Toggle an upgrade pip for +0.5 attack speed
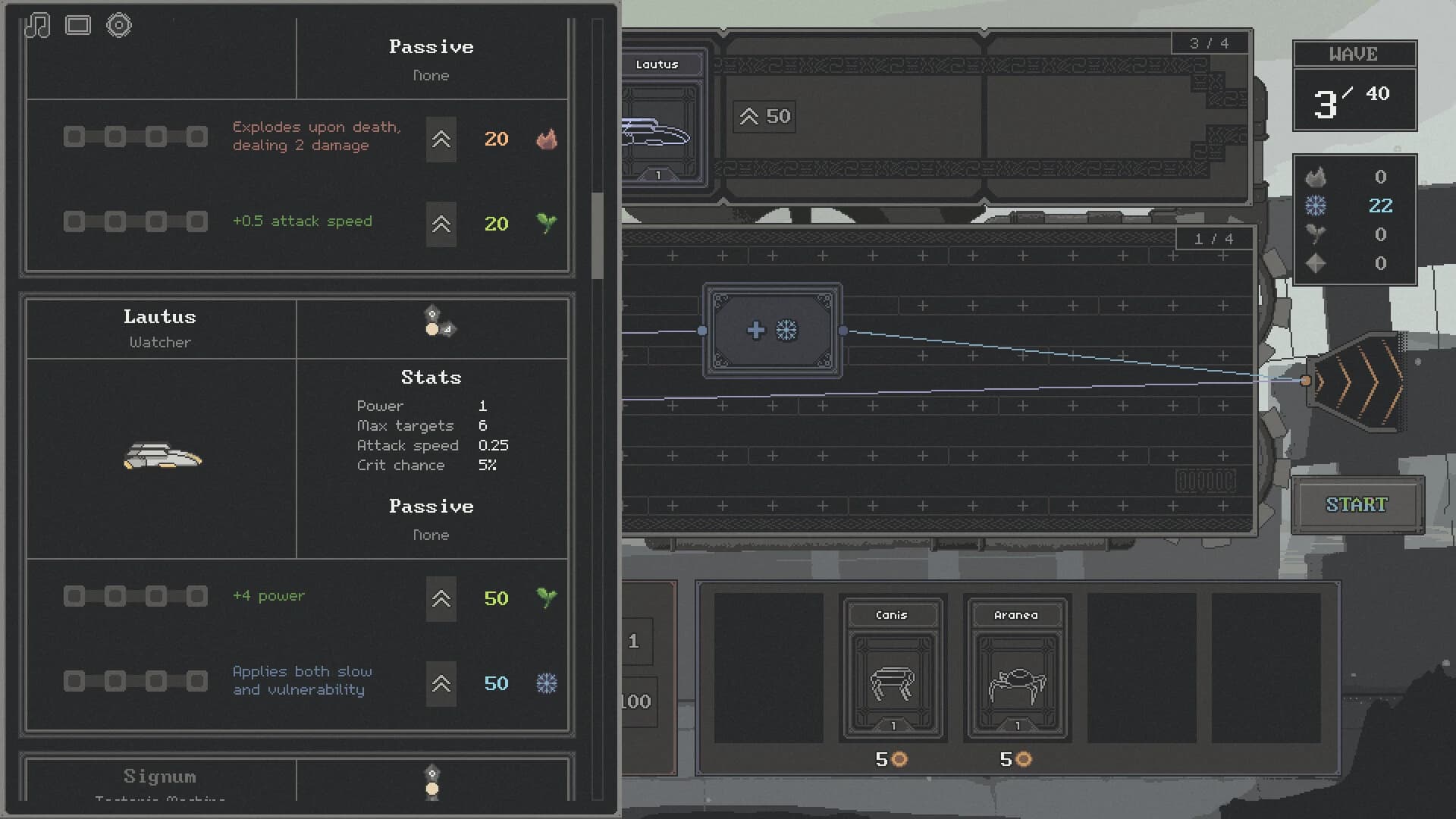 pyautogui.click(x=74, y=221)
